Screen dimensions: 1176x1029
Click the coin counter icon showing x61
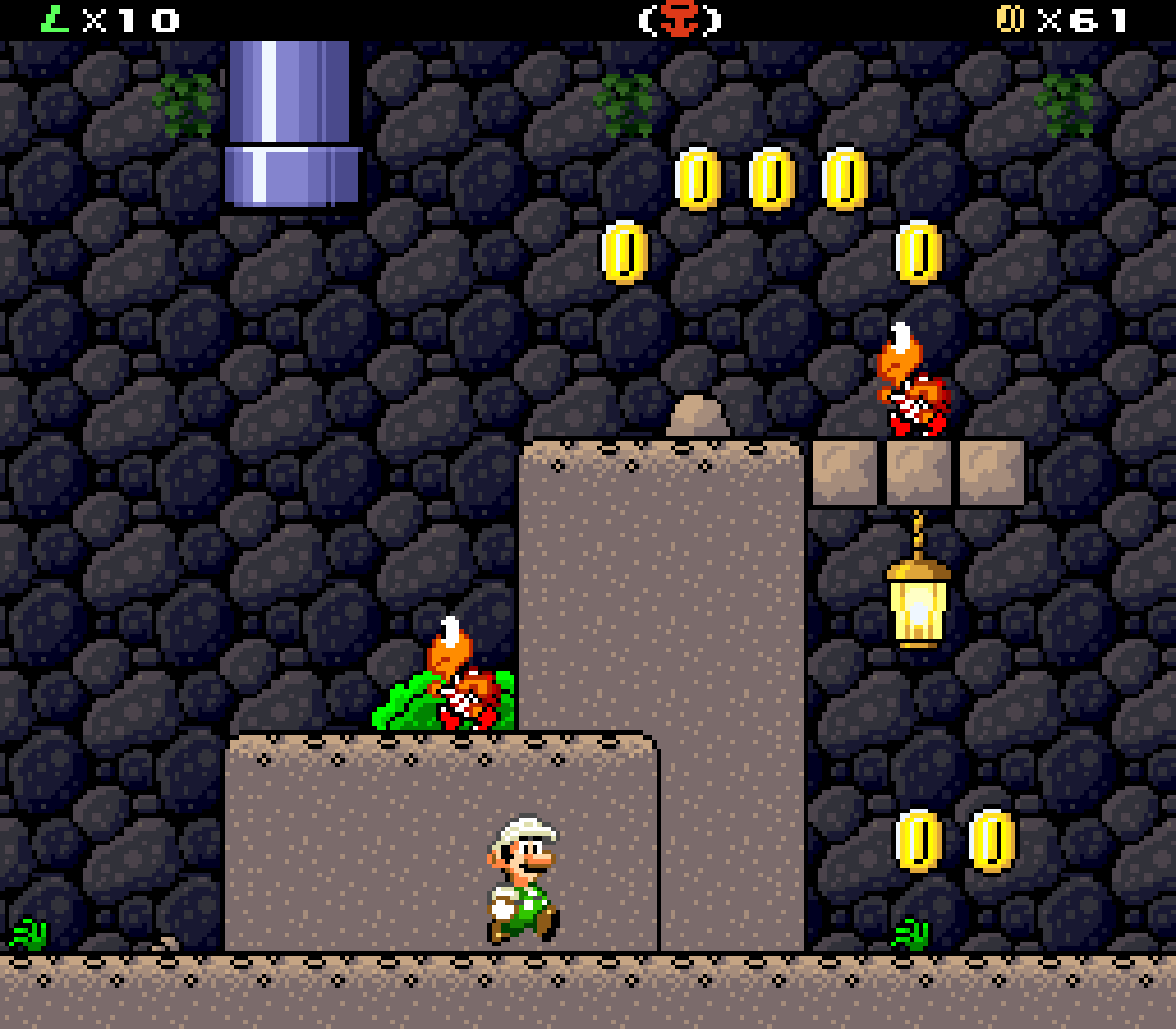pos(1011,17)
